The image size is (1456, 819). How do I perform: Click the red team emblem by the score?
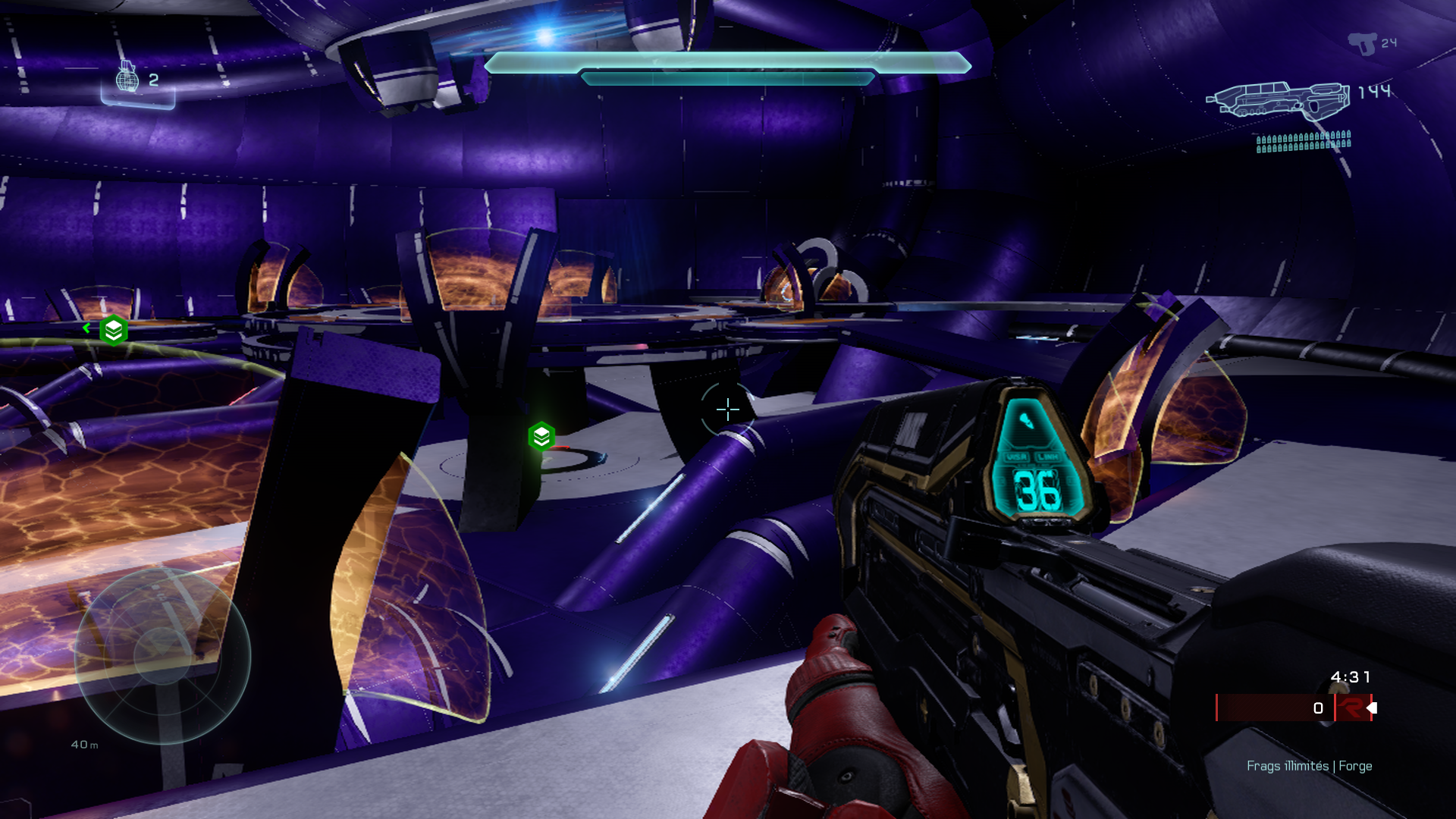[1351, 708]
